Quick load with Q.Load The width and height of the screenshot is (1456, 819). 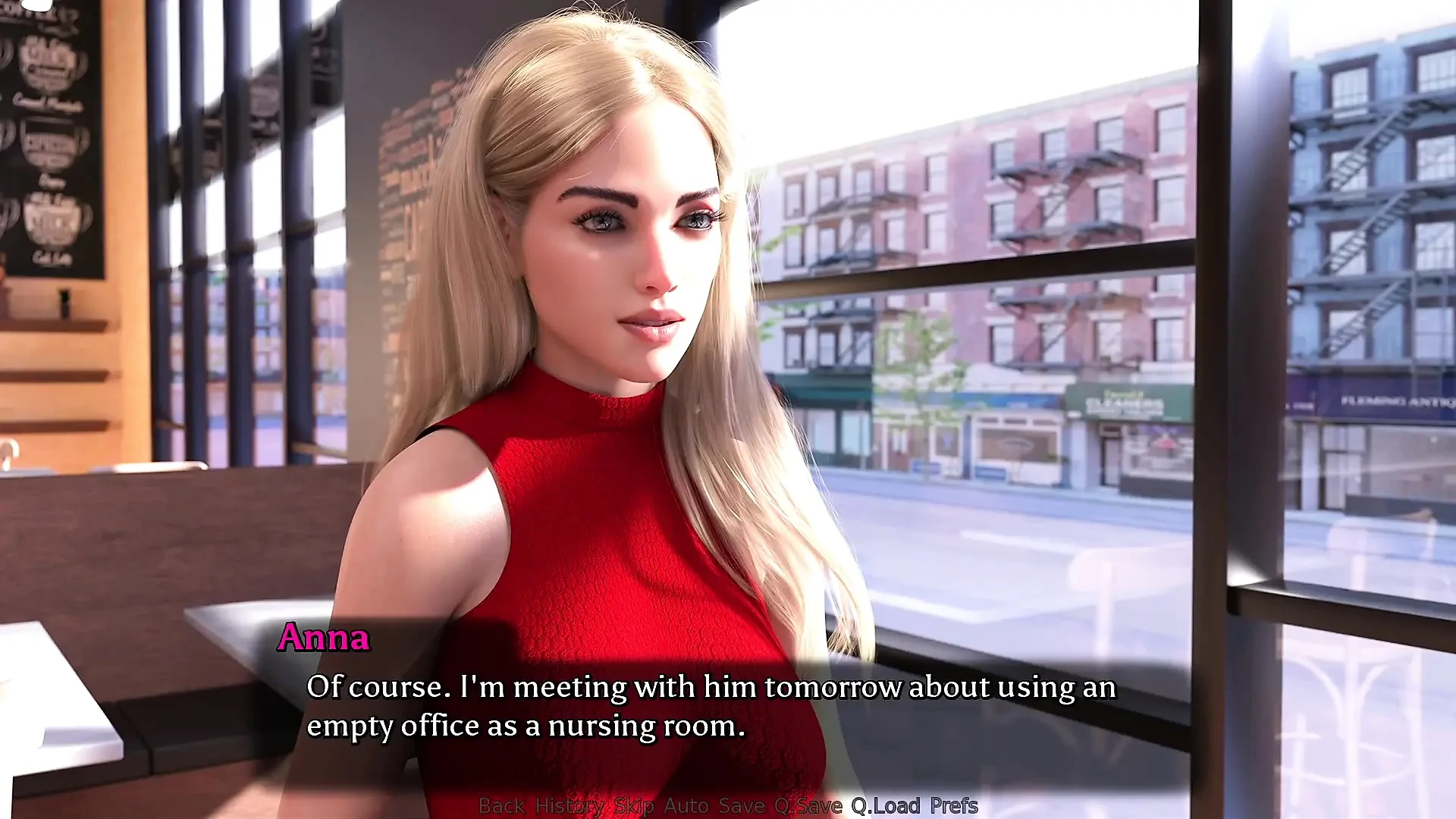tap(885, 805)
